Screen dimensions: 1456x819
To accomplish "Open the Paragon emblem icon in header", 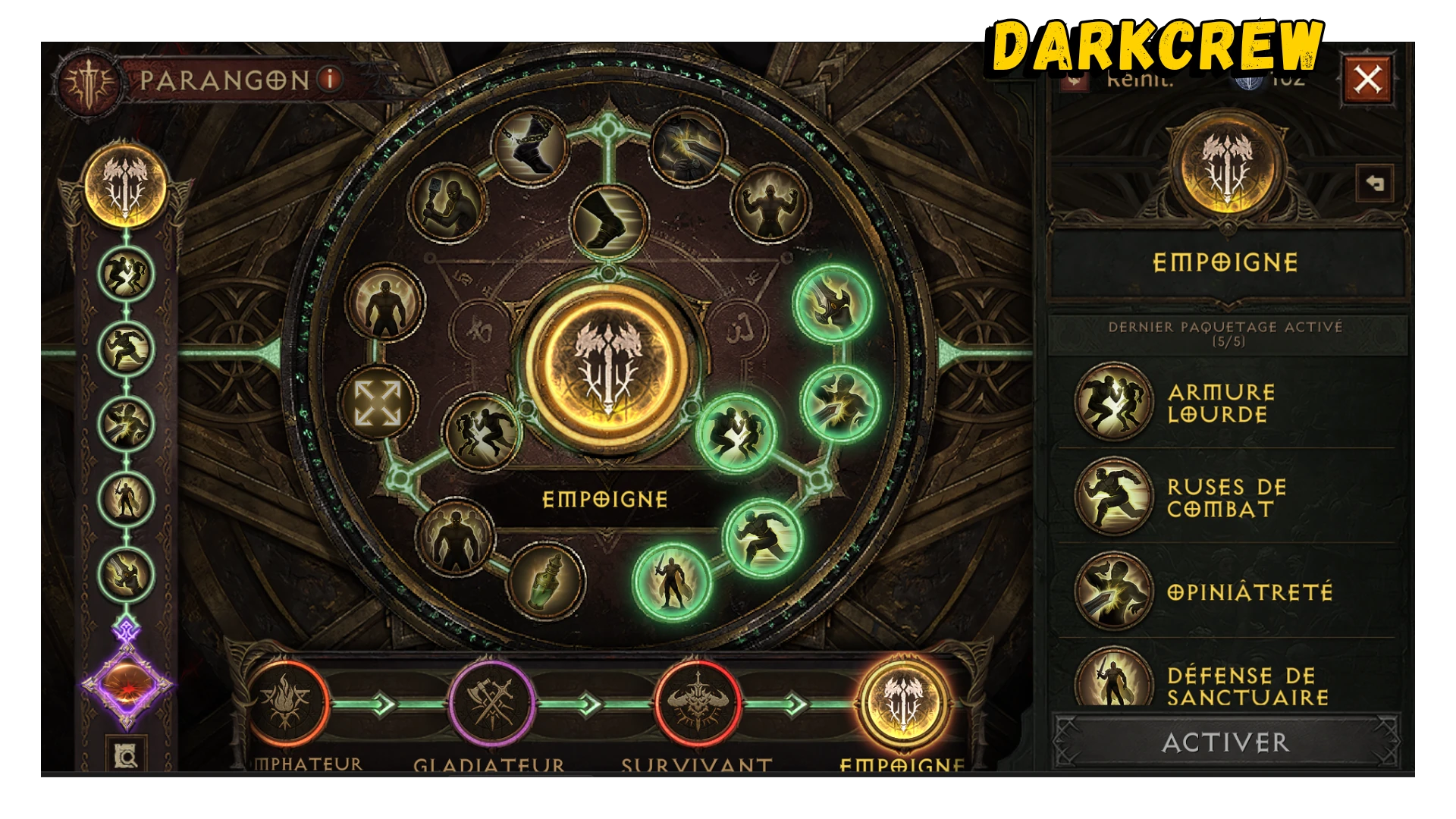I will 90,81.
